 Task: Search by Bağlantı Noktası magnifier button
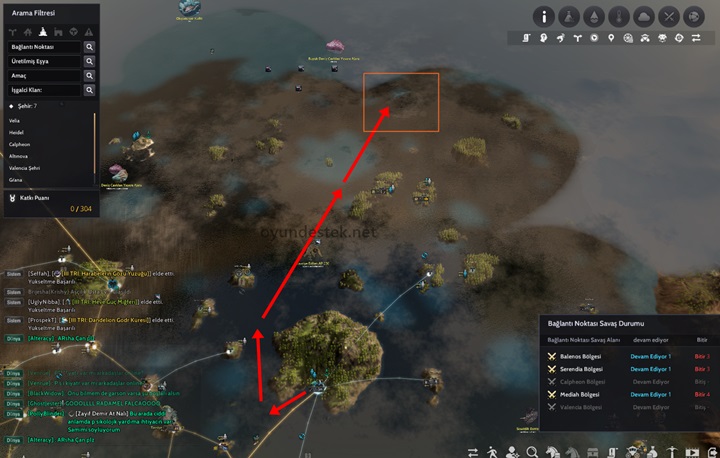pos(89,47)
